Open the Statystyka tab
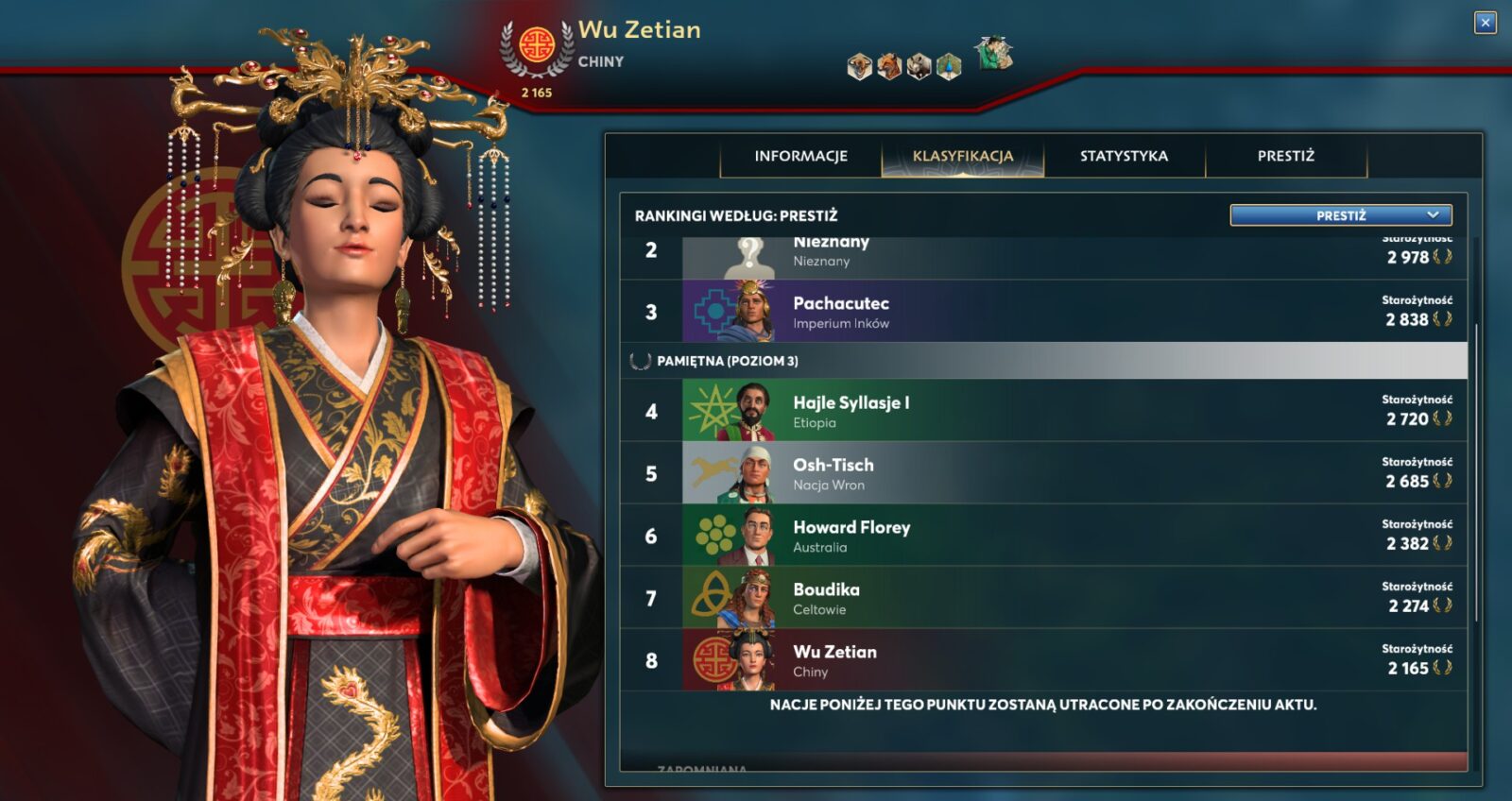Viewport: 1512px width, 801px height. click(1124, 156)
